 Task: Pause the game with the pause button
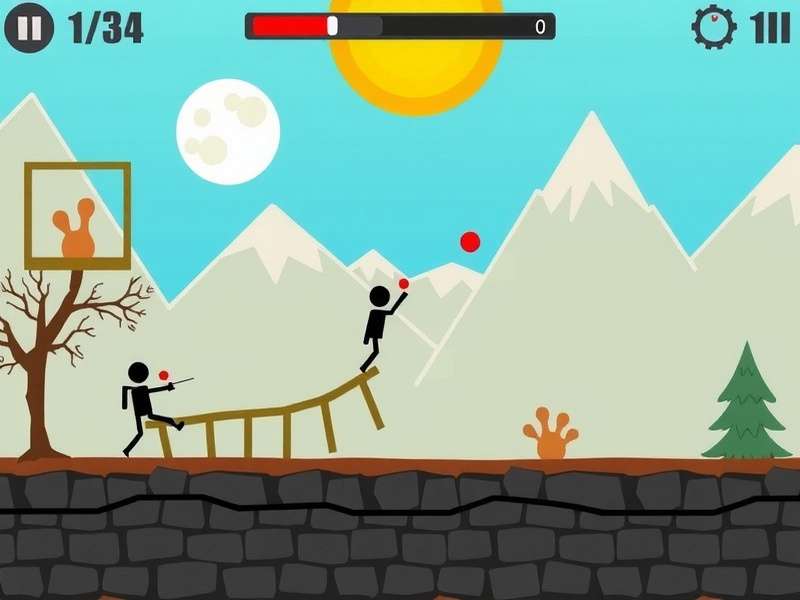29,28
